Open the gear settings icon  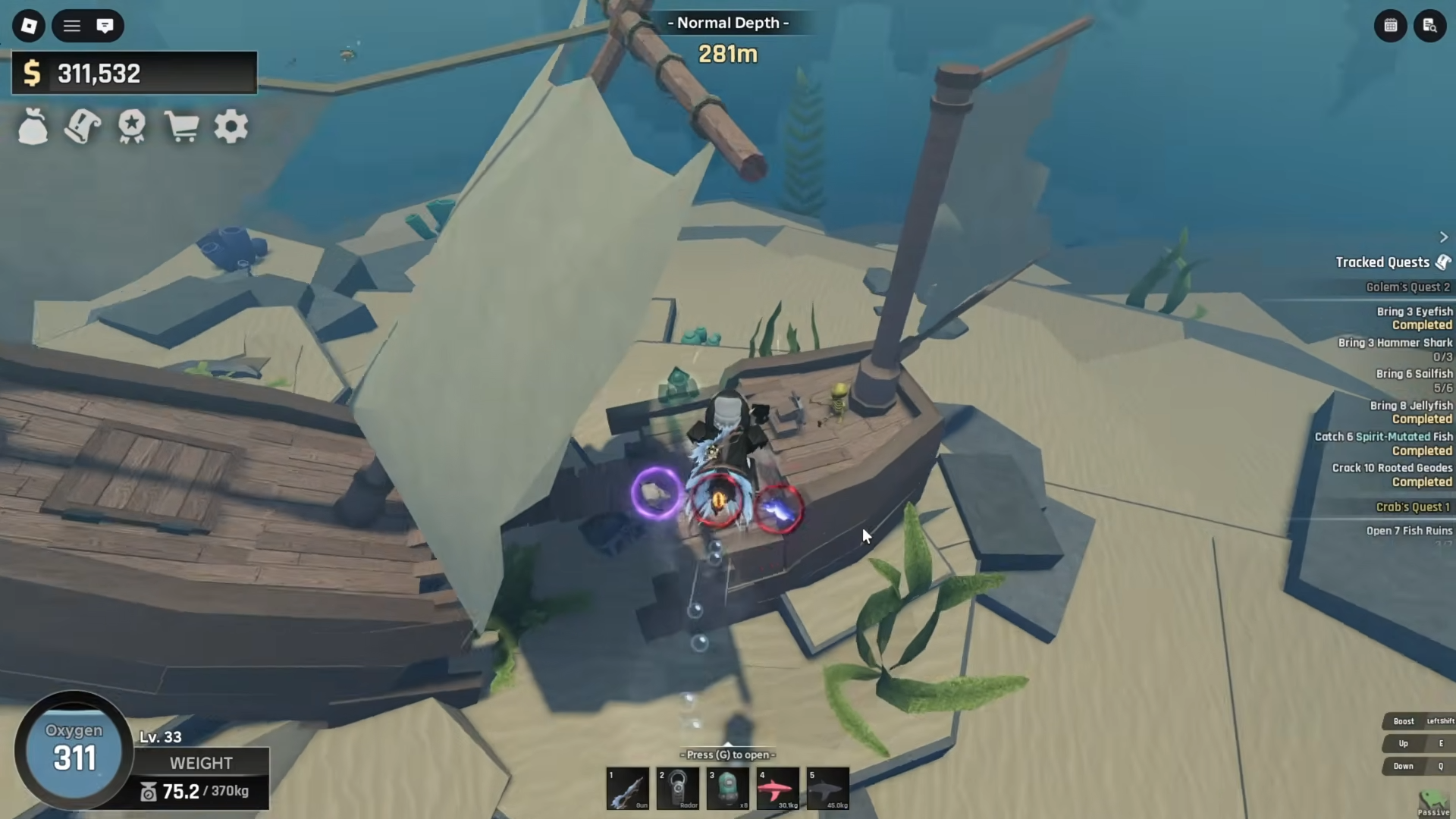point(231,127)
